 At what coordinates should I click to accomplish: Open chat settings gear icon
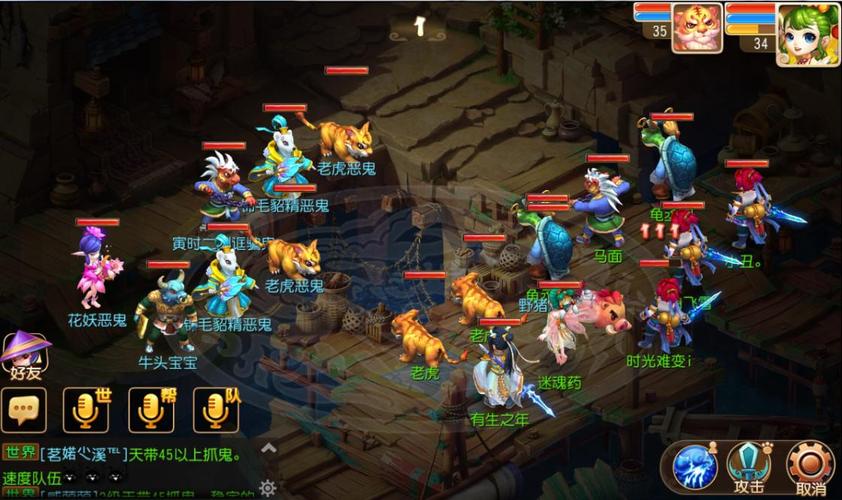(267, 487)
